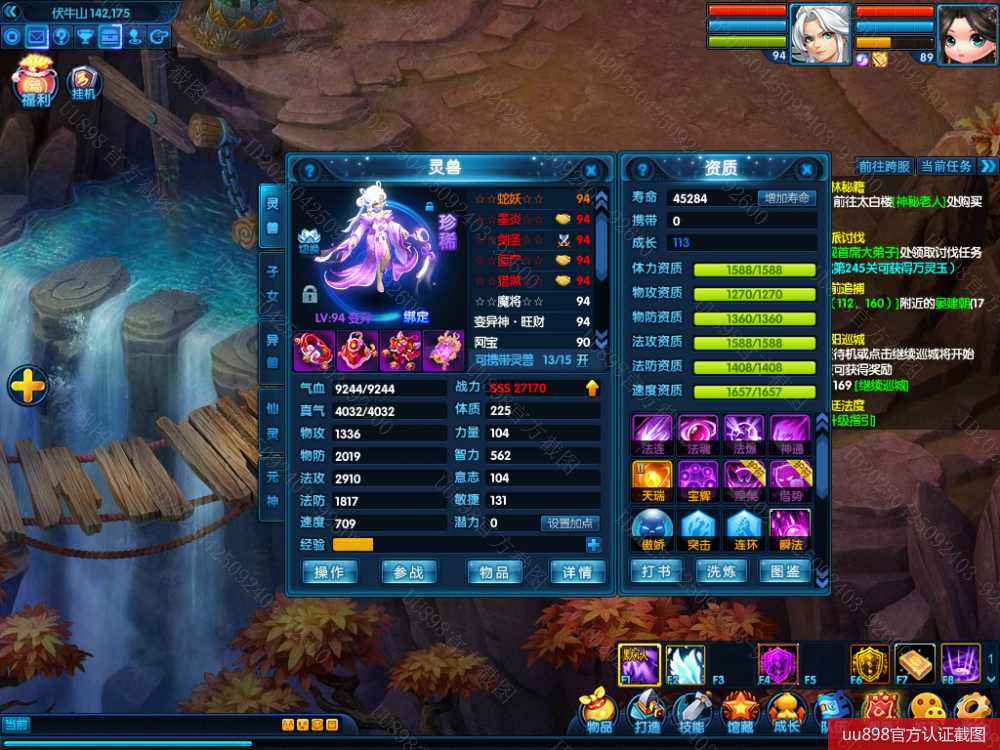This screenshot has width=1000, height=750.
Task: Choose the 洗炼 refine button
Action: click(x=721, y=572)
